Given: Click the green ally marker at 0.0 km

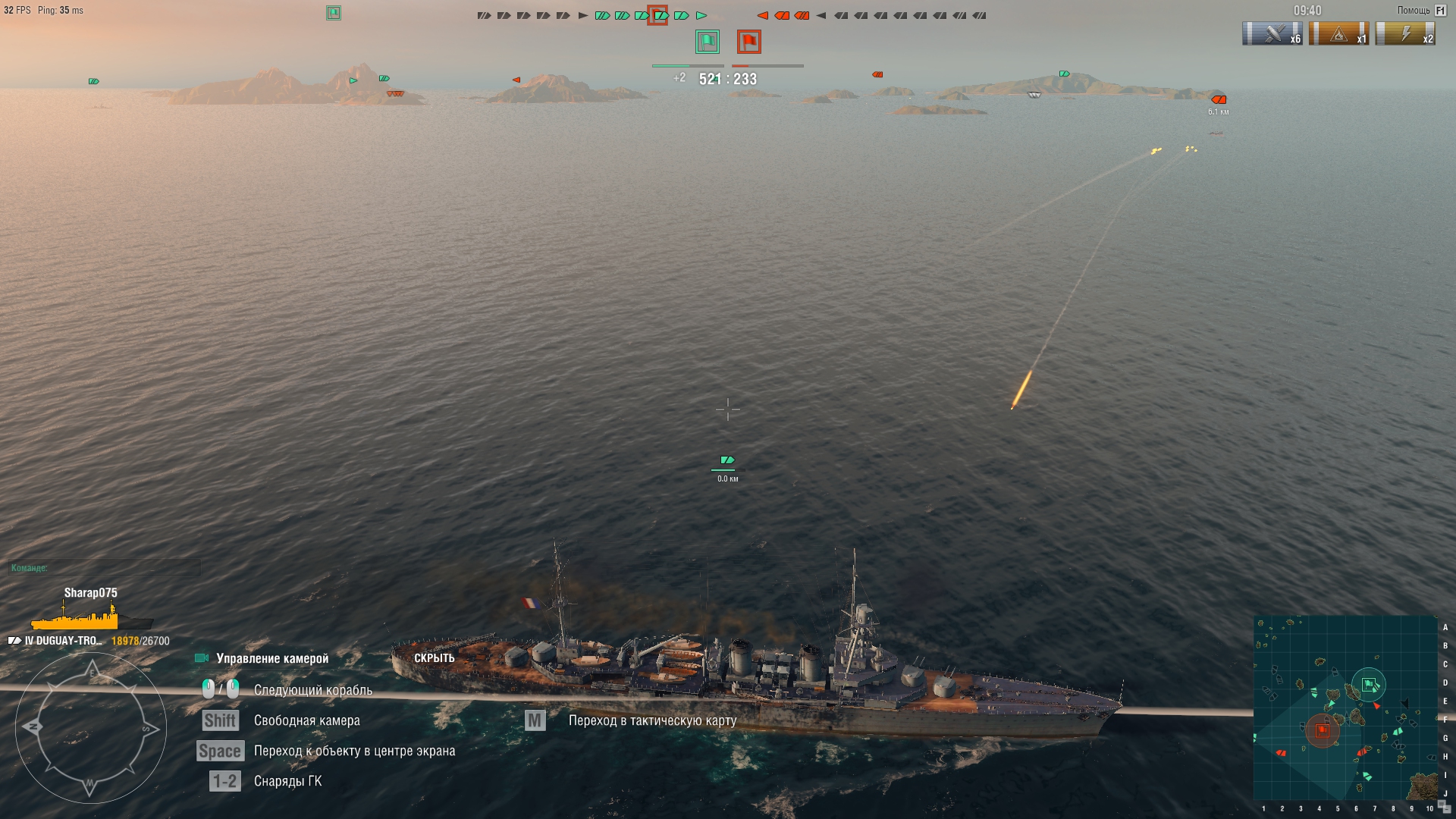Looking at the screenshot, I should tap(726, 460).
